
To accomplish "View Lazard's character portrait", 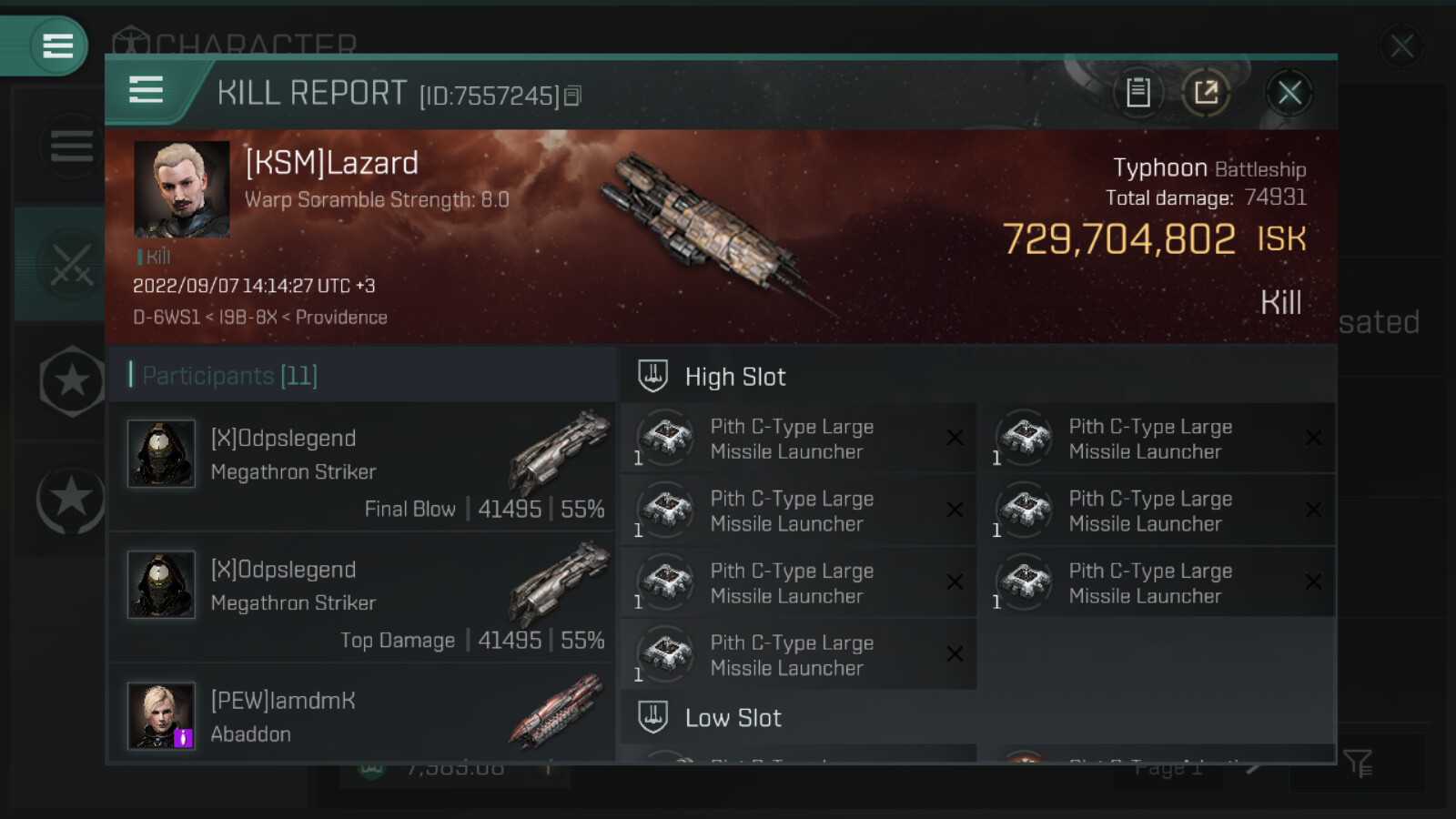I will pos(181,189).
